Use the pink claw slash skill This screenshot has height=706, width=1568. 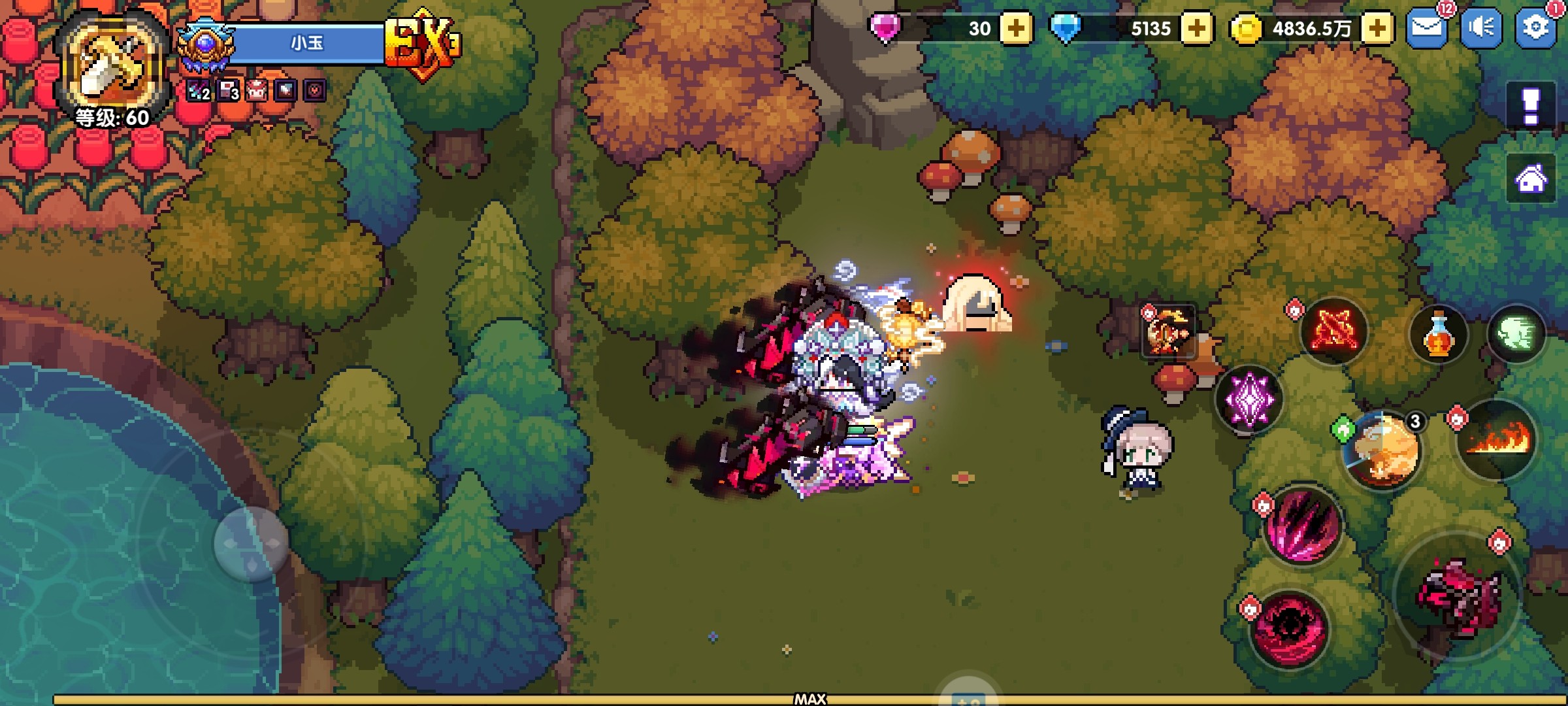point(1303,526)
